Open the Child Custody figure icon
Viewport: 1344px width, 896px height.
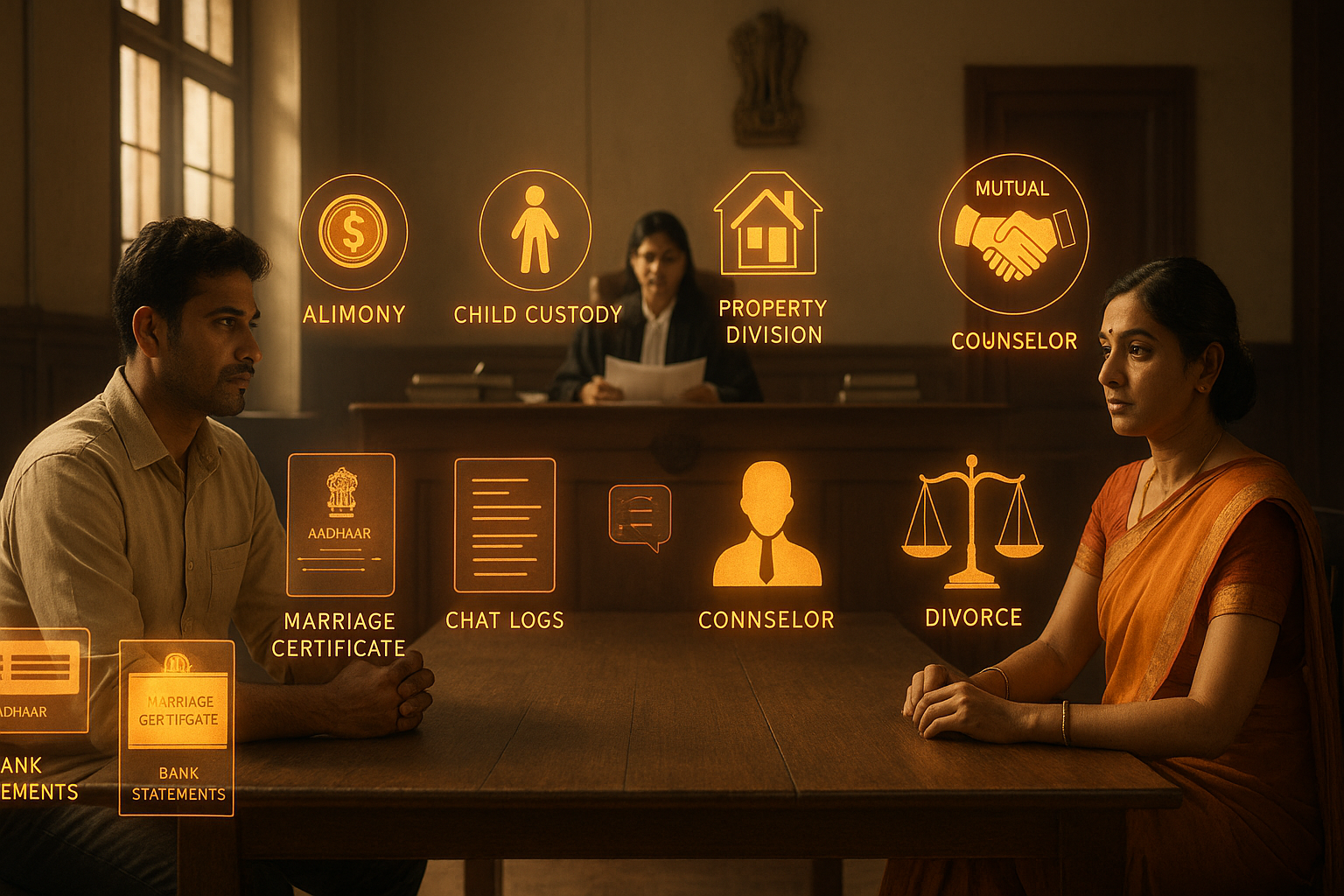pyautogui.click(x=535, y=230)
